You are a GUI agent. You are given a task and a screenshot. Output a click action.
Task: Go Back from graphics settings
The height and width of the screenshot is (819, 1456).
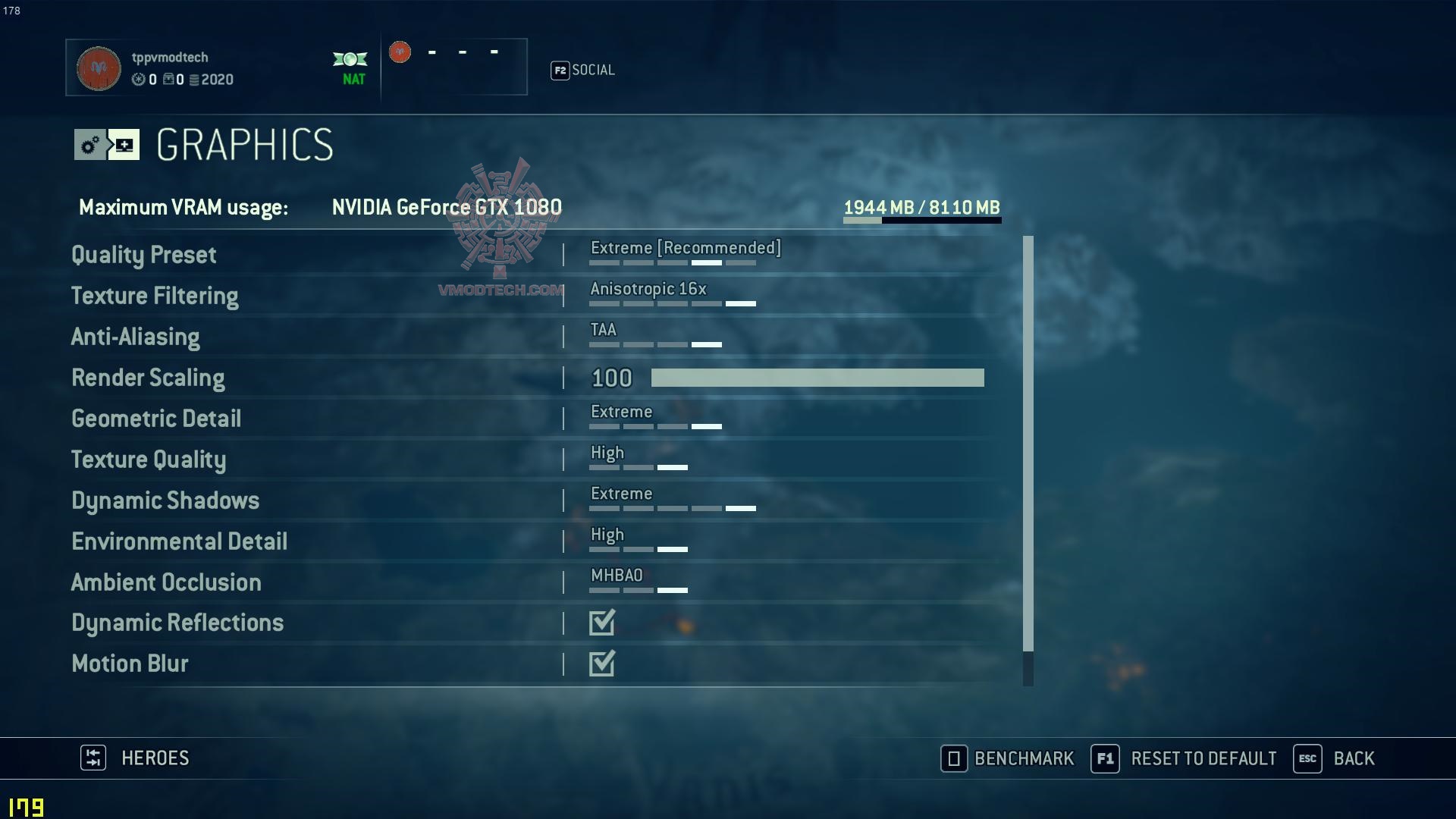1334,758
